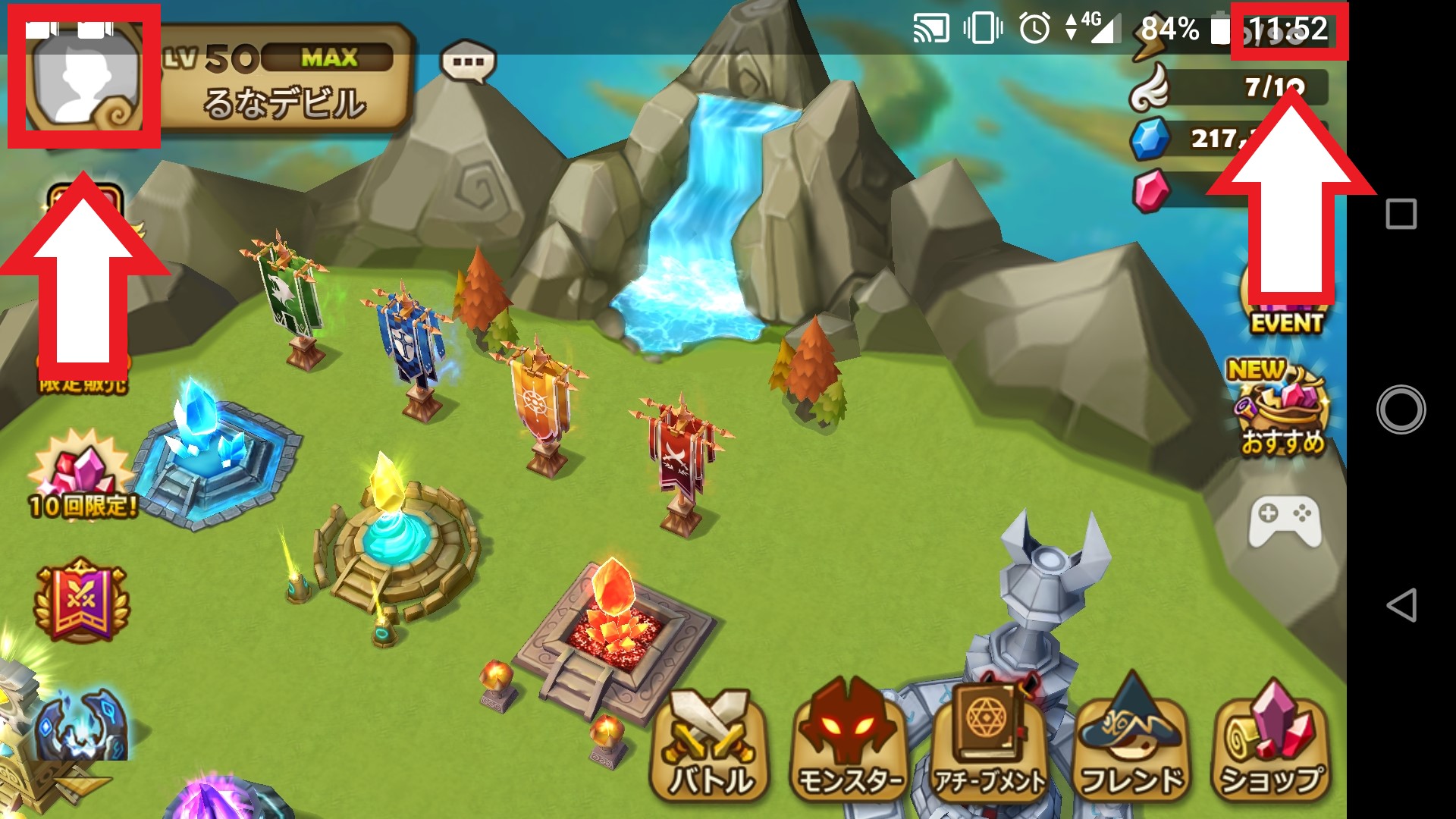Viewport: 1456px width, 819px height.
Task: Open the gamepad Play Games icon
Action: click(1285, 522)
